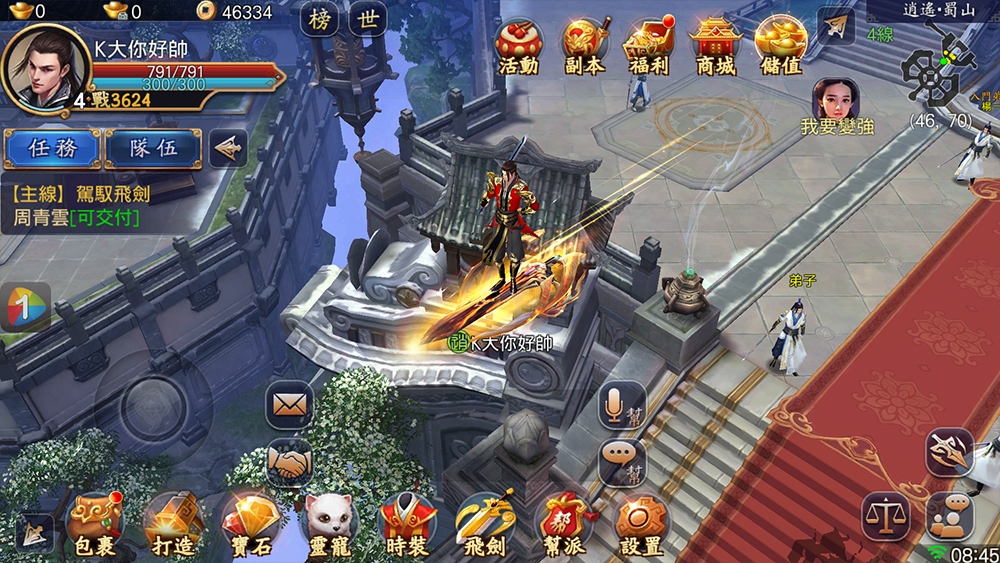This screenshot has height=563, width=1000.
Task: Open the 打造 forging menu
Action: [x=174, y=522]
